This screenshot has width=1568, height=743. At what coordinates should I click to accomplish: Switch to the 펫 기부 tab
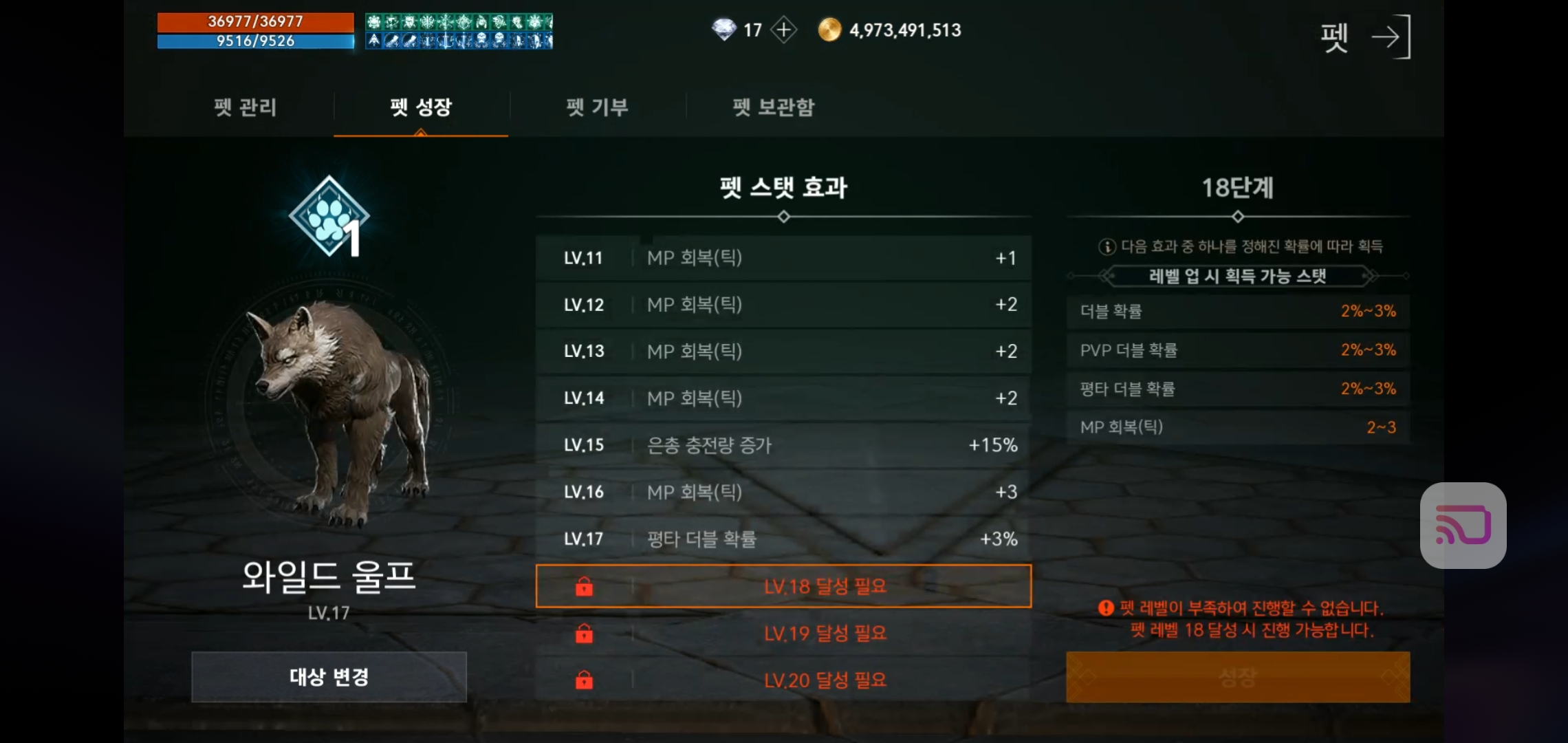(596, 107)
